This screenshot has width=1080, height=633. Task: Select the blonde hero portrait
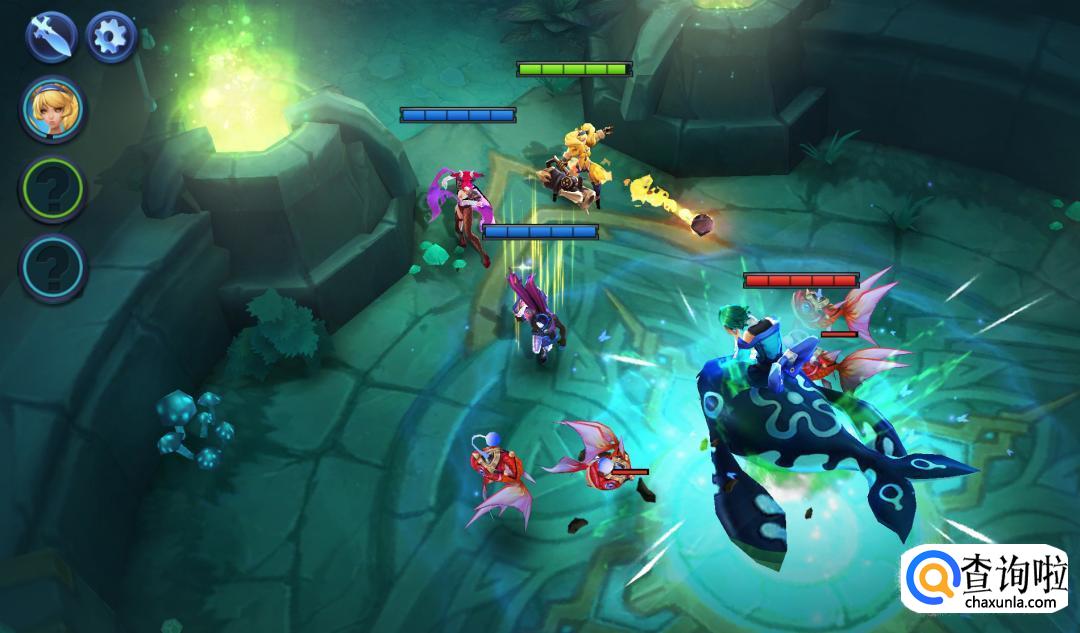point(54,109)
